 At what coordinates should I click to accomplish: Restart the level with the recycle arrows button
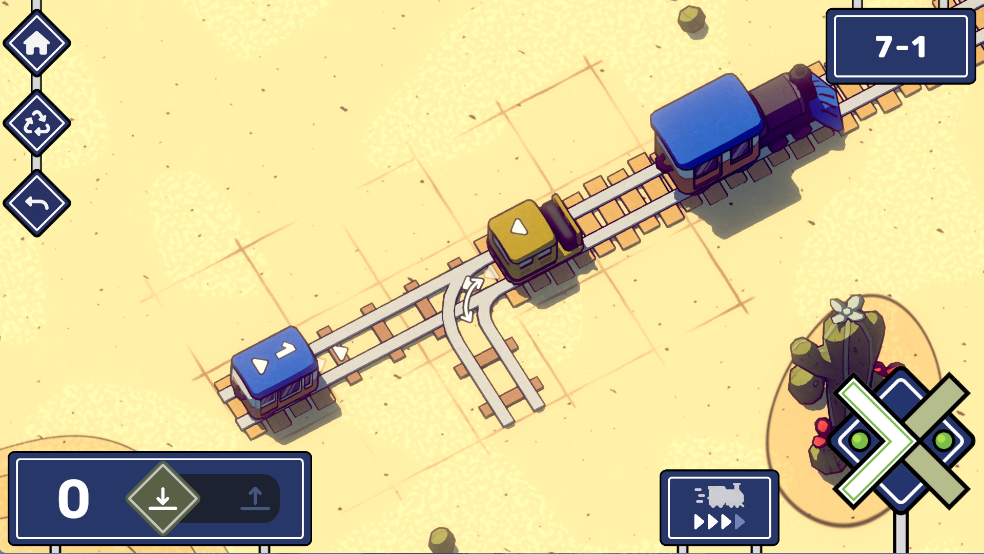[x=37, y=123]
